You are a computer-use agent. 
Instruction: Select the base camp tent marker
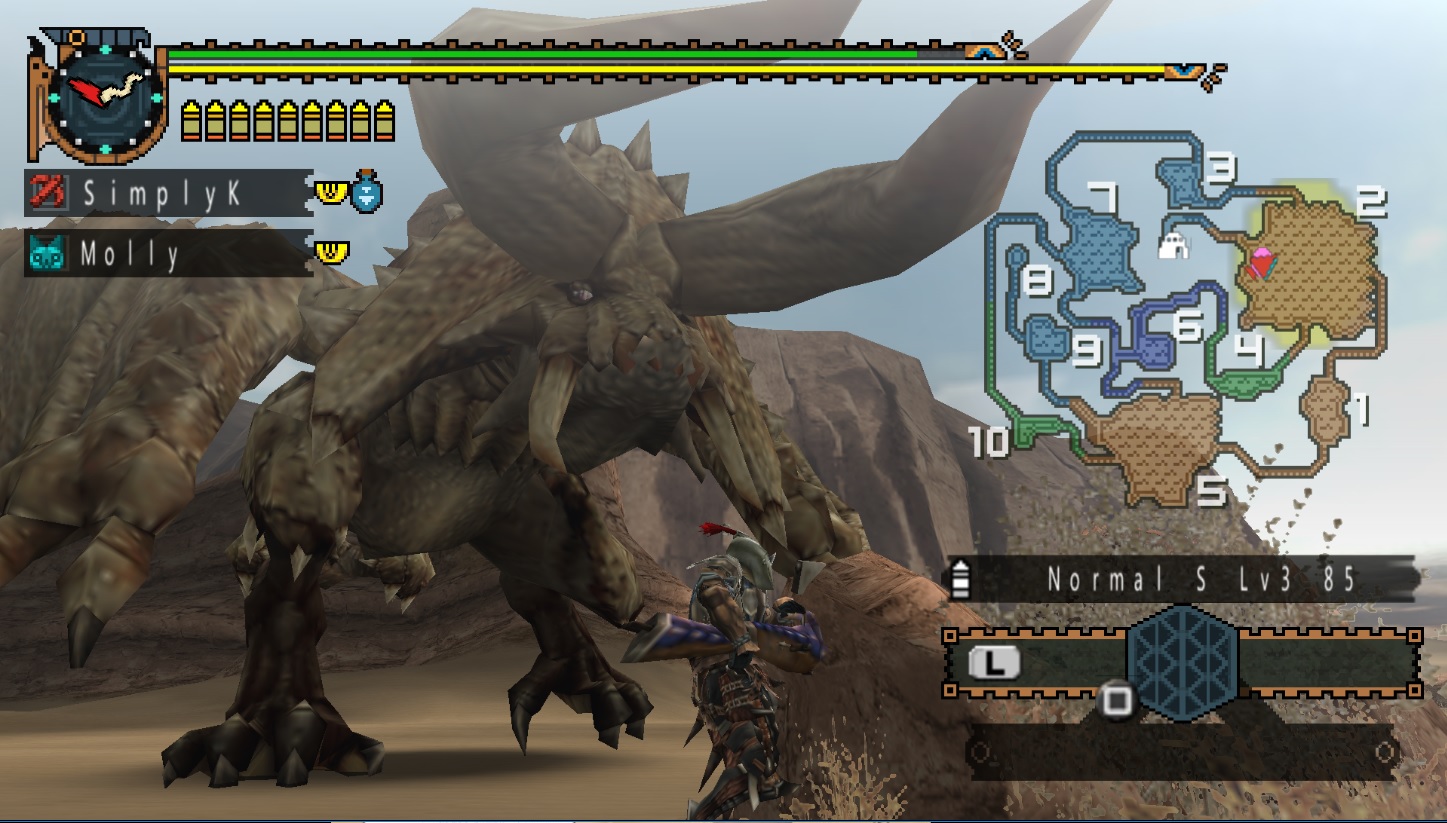pyautogui.click(x=1173, y=244)
